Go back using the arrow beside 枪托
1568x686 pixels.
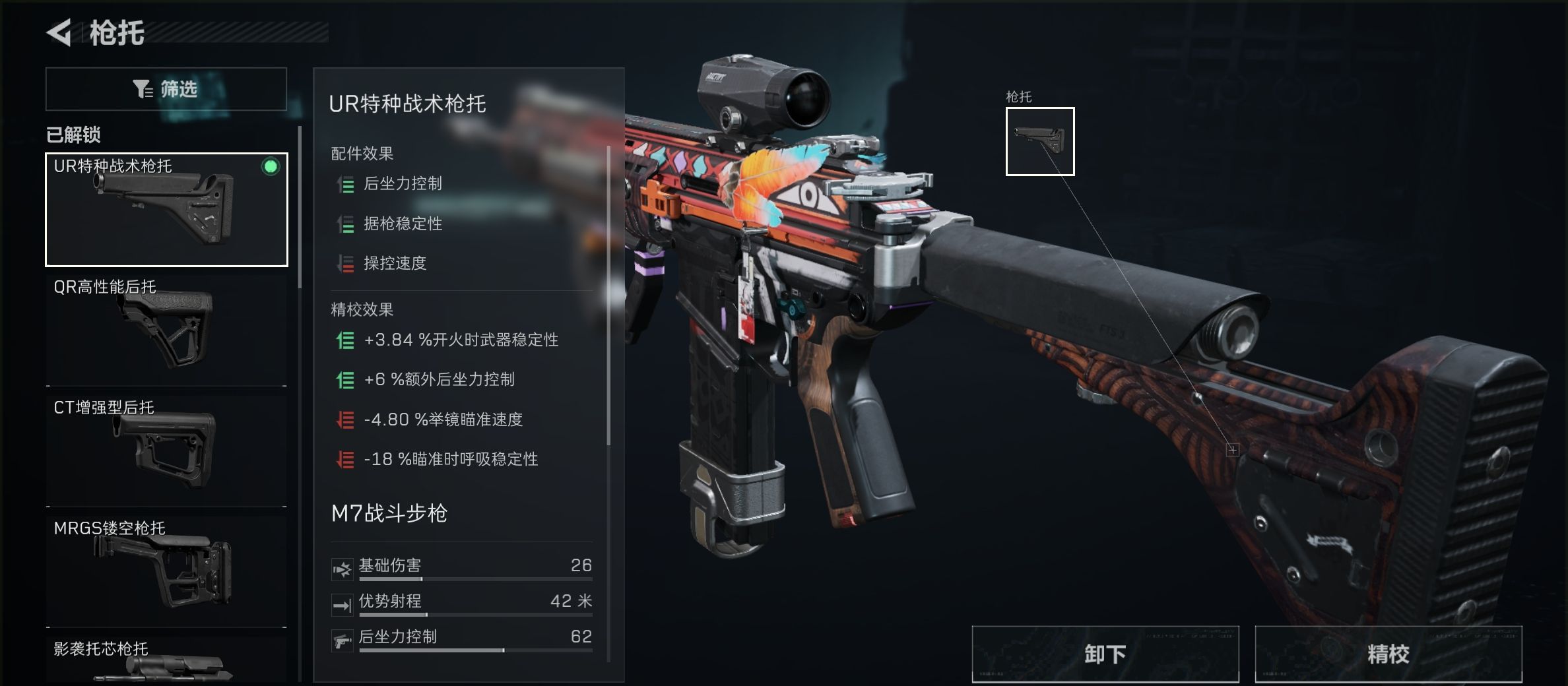pyautogui.click(x=59, y=33)
